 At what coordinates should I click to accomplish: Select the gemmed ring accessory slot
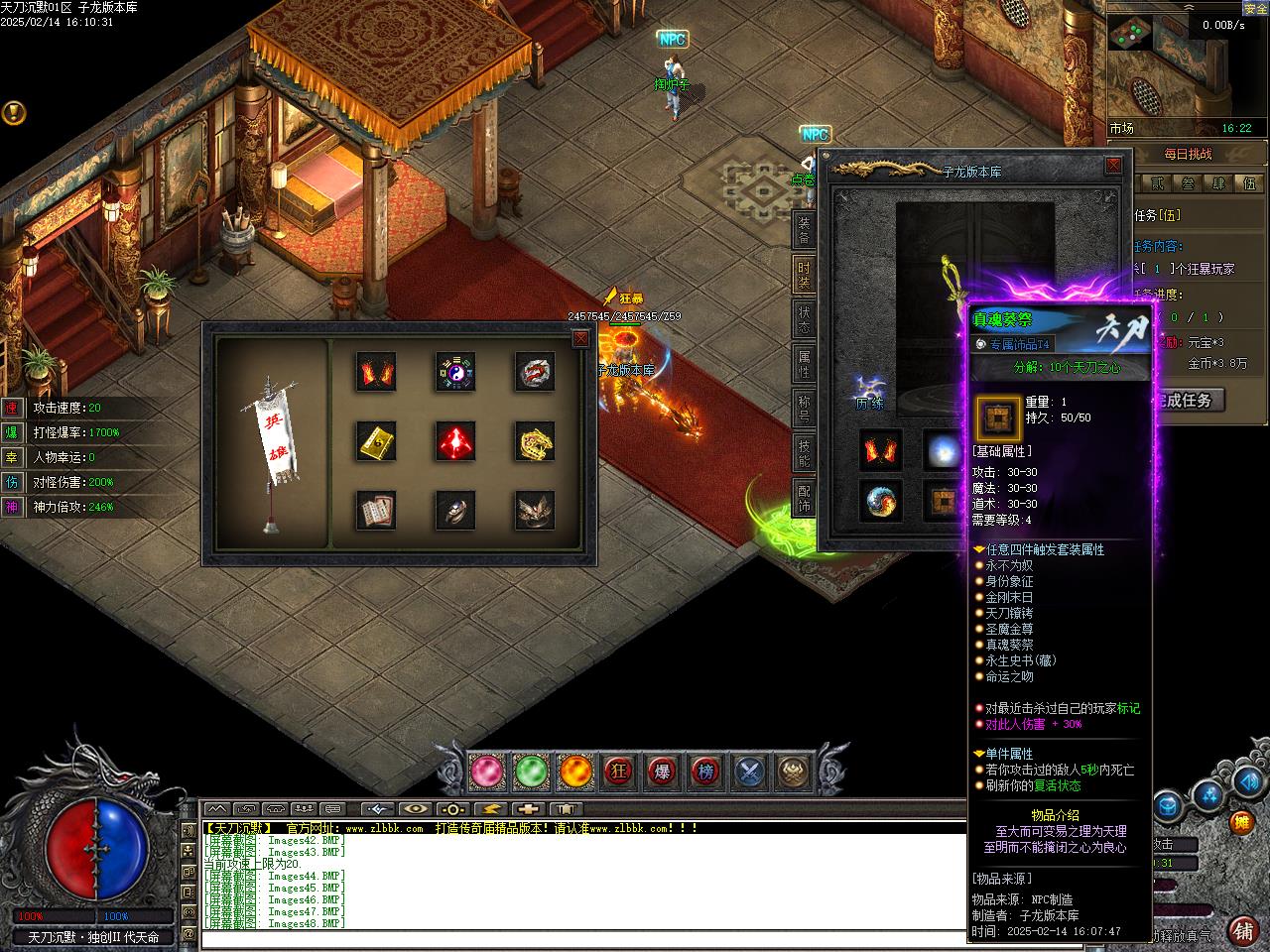pos(455,511)
